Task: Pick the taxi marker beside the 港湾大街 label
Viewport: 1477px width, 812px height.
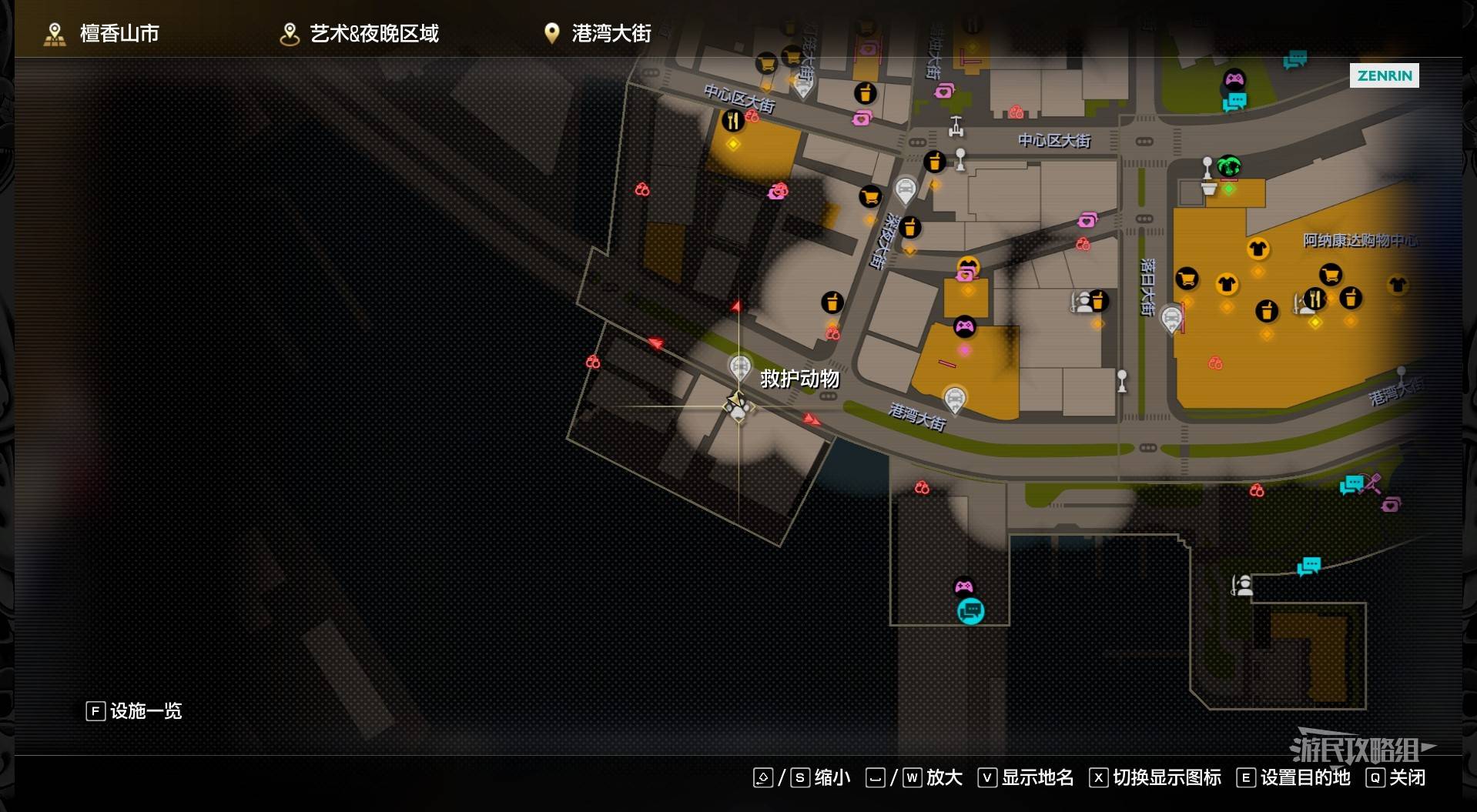Action: (x=955, y=399)
